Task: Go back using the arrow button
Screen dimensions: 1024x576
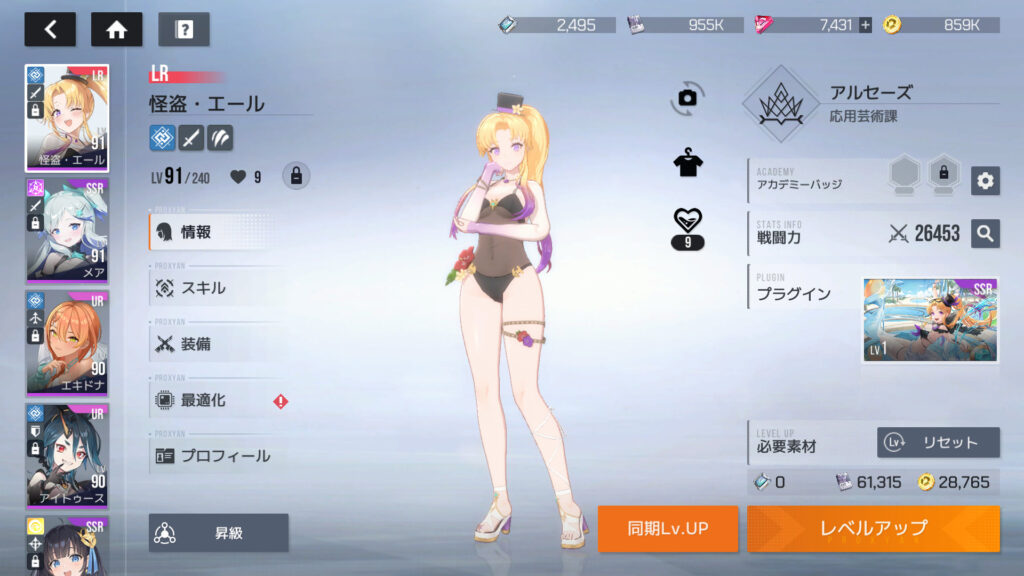Action: coord(50,30)
